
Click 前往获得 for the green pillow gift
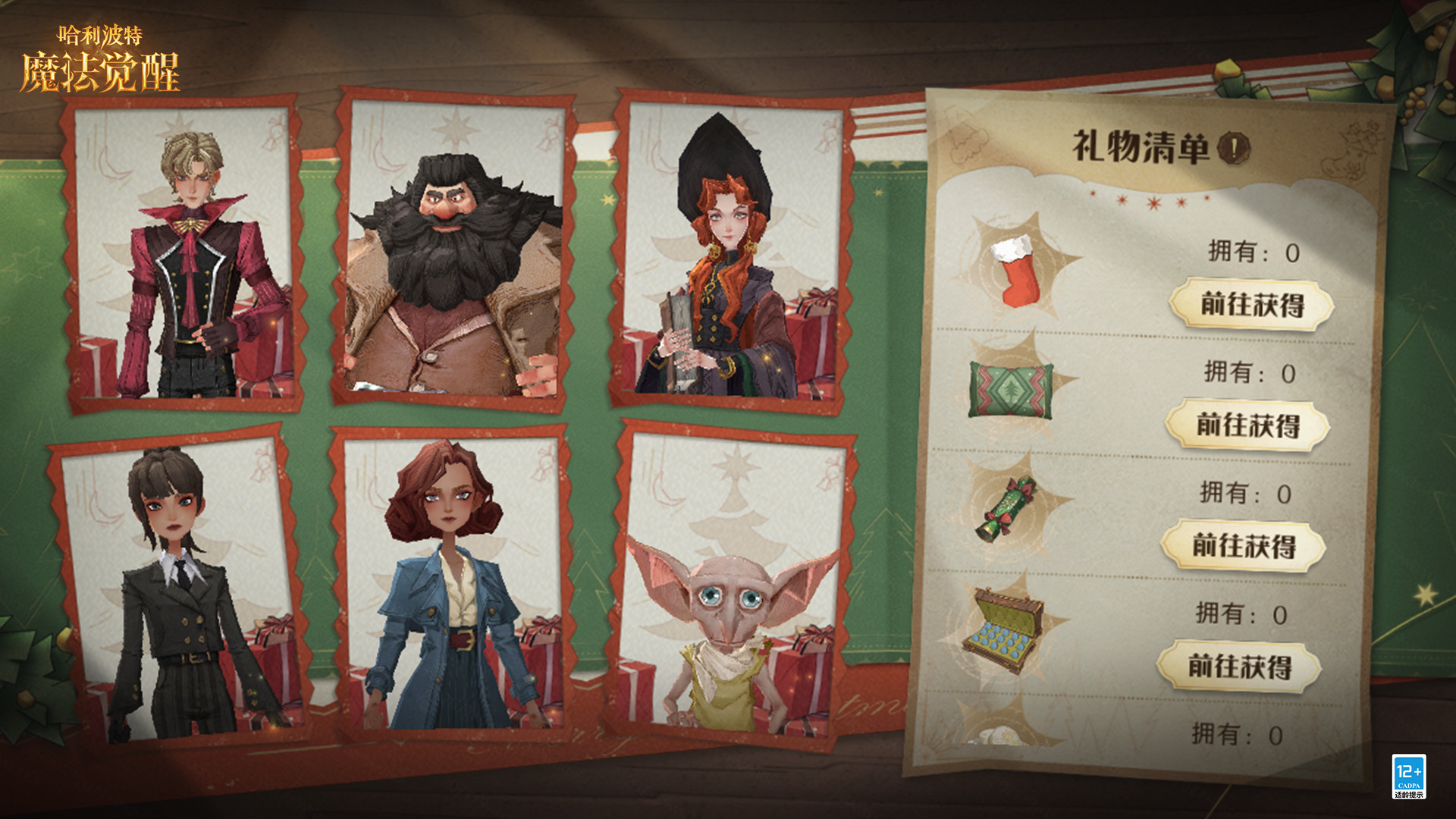pyautogui.click(x=1247, y=425)
